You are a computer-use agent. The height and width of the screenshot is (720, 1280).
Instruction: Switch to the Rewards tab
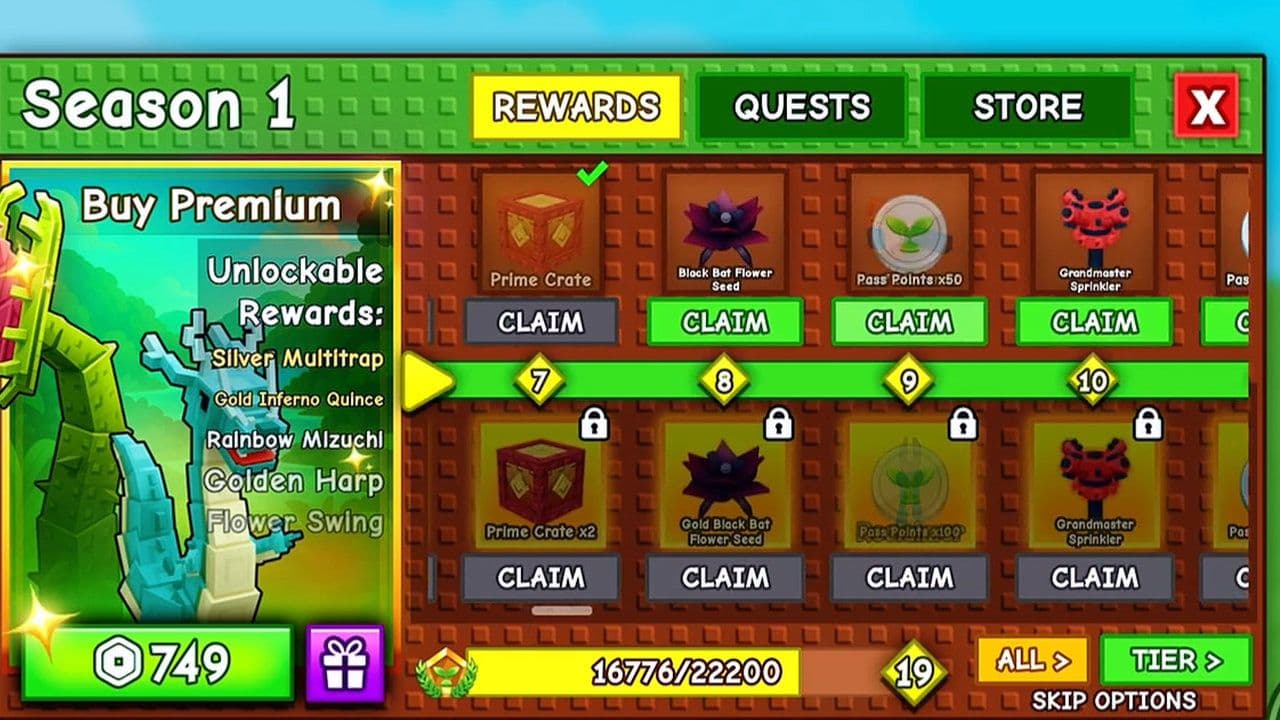[576, 107]
